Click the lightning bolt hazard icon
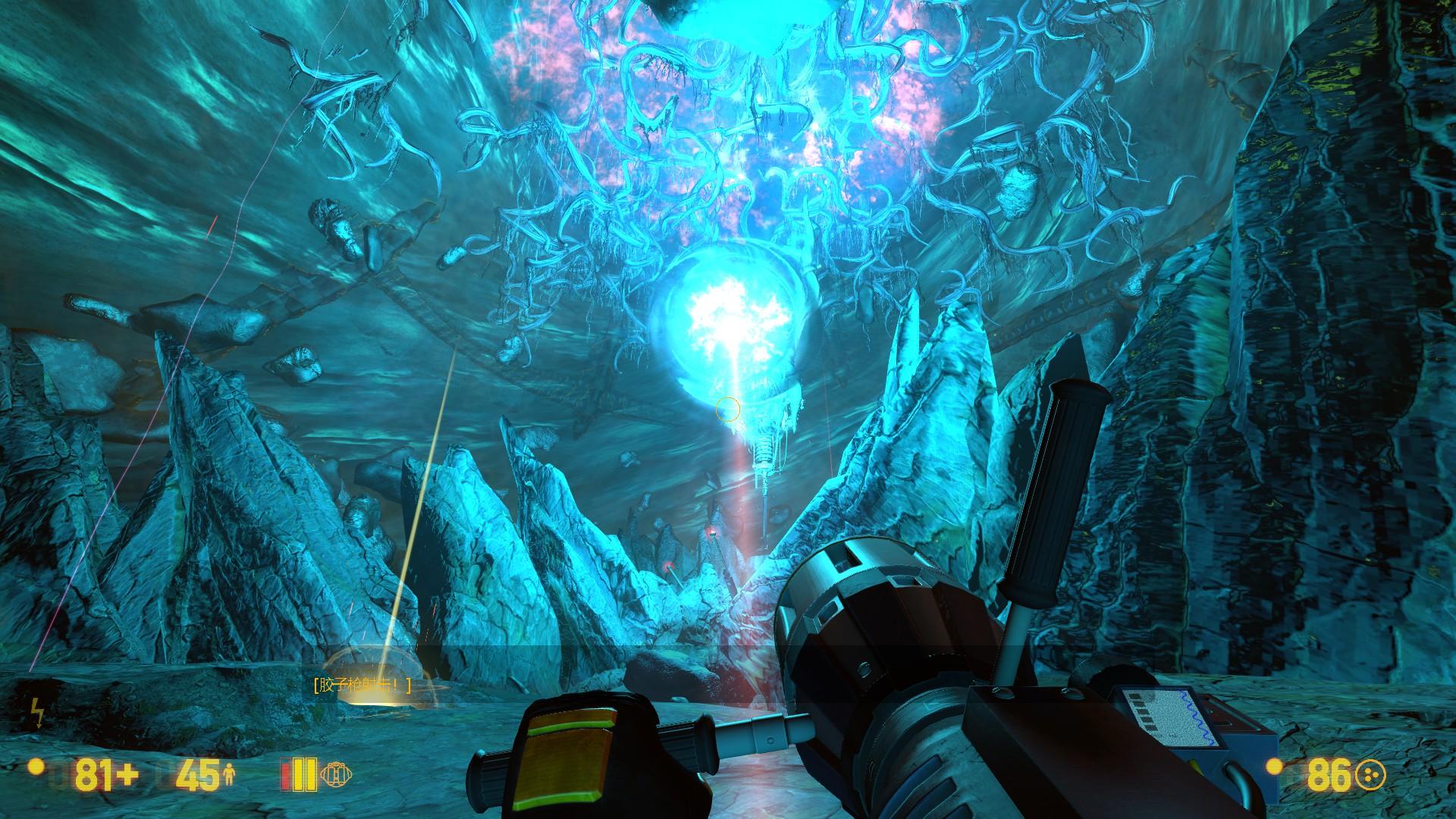The image size is (1456, 819). 36,714
